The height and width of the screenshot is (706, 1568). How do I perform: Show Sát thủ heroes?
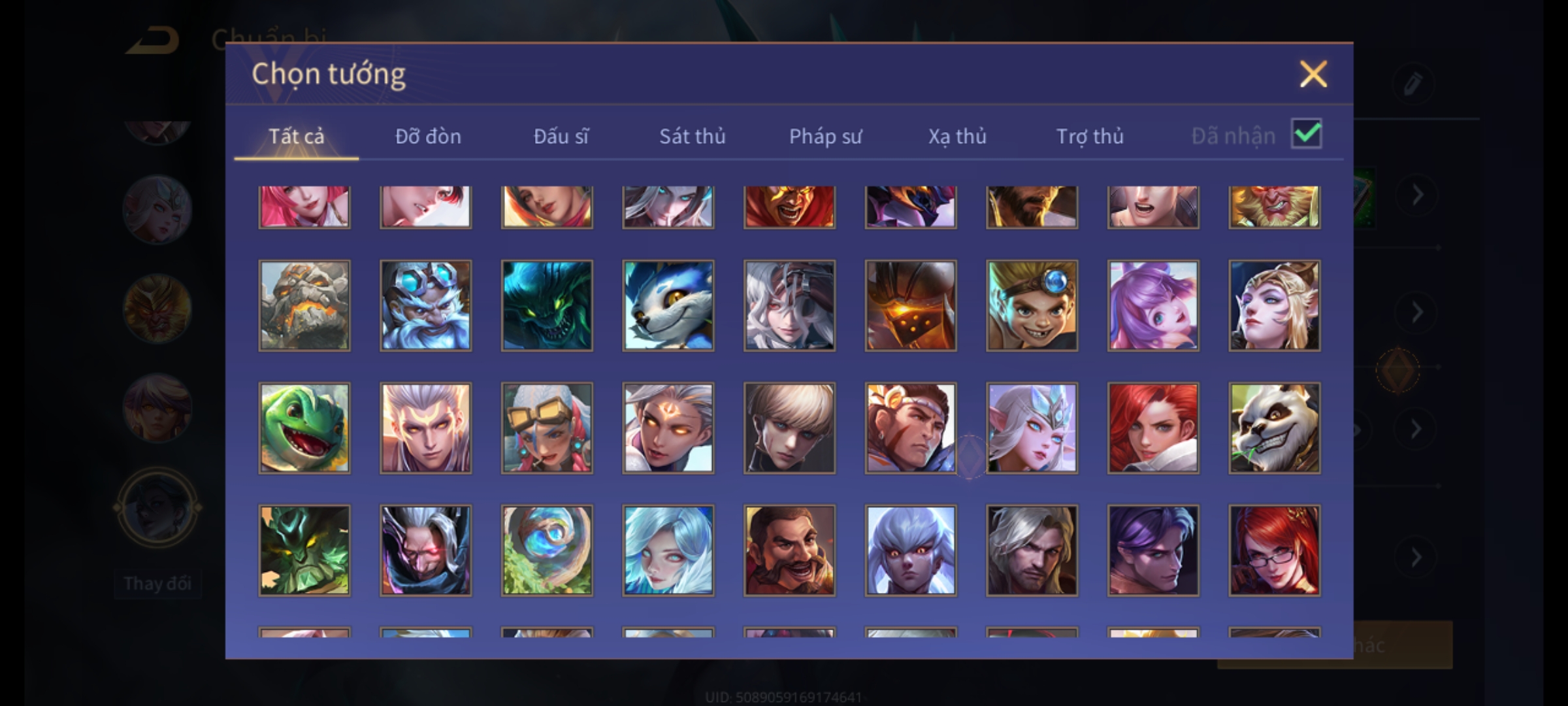[x=692, y=136]
